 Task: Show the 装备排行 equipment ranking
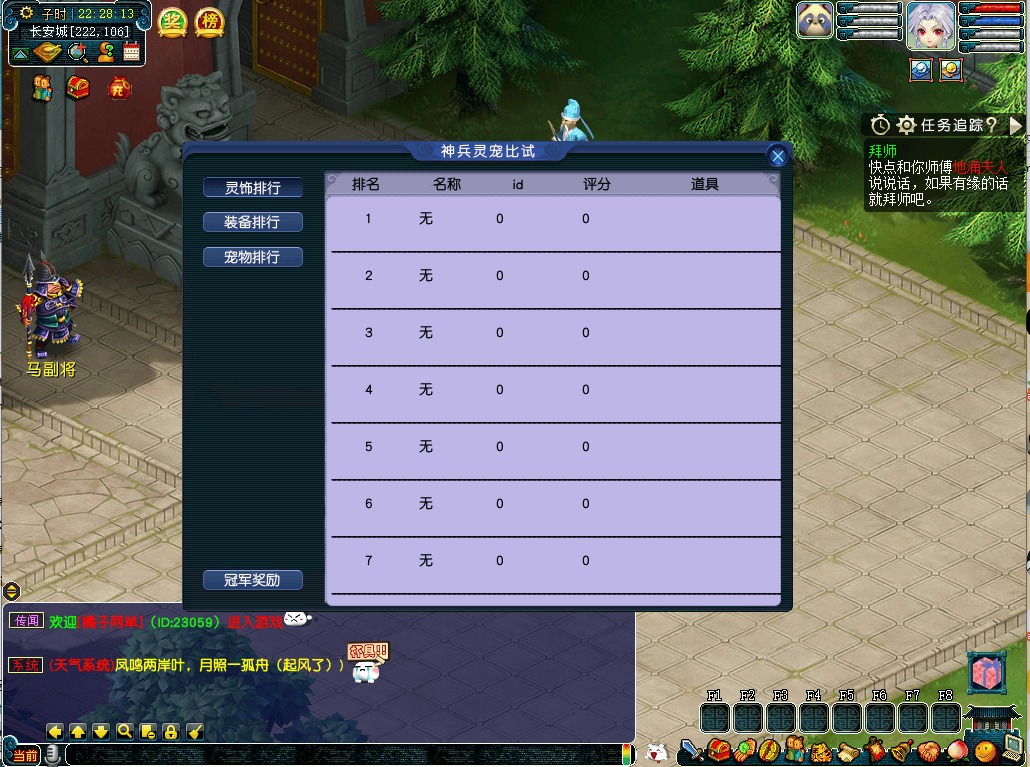(252, 222)
